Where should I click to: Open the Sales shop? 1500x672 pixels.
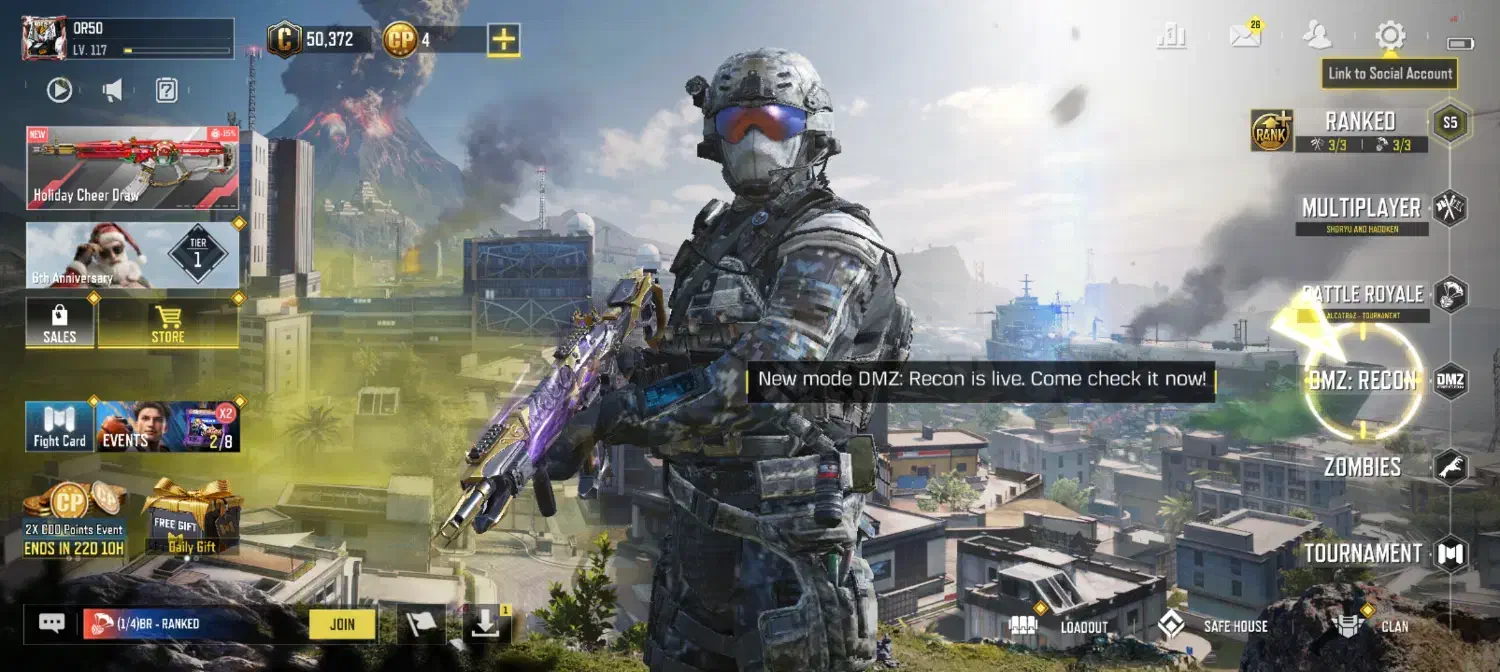point(60,324)
